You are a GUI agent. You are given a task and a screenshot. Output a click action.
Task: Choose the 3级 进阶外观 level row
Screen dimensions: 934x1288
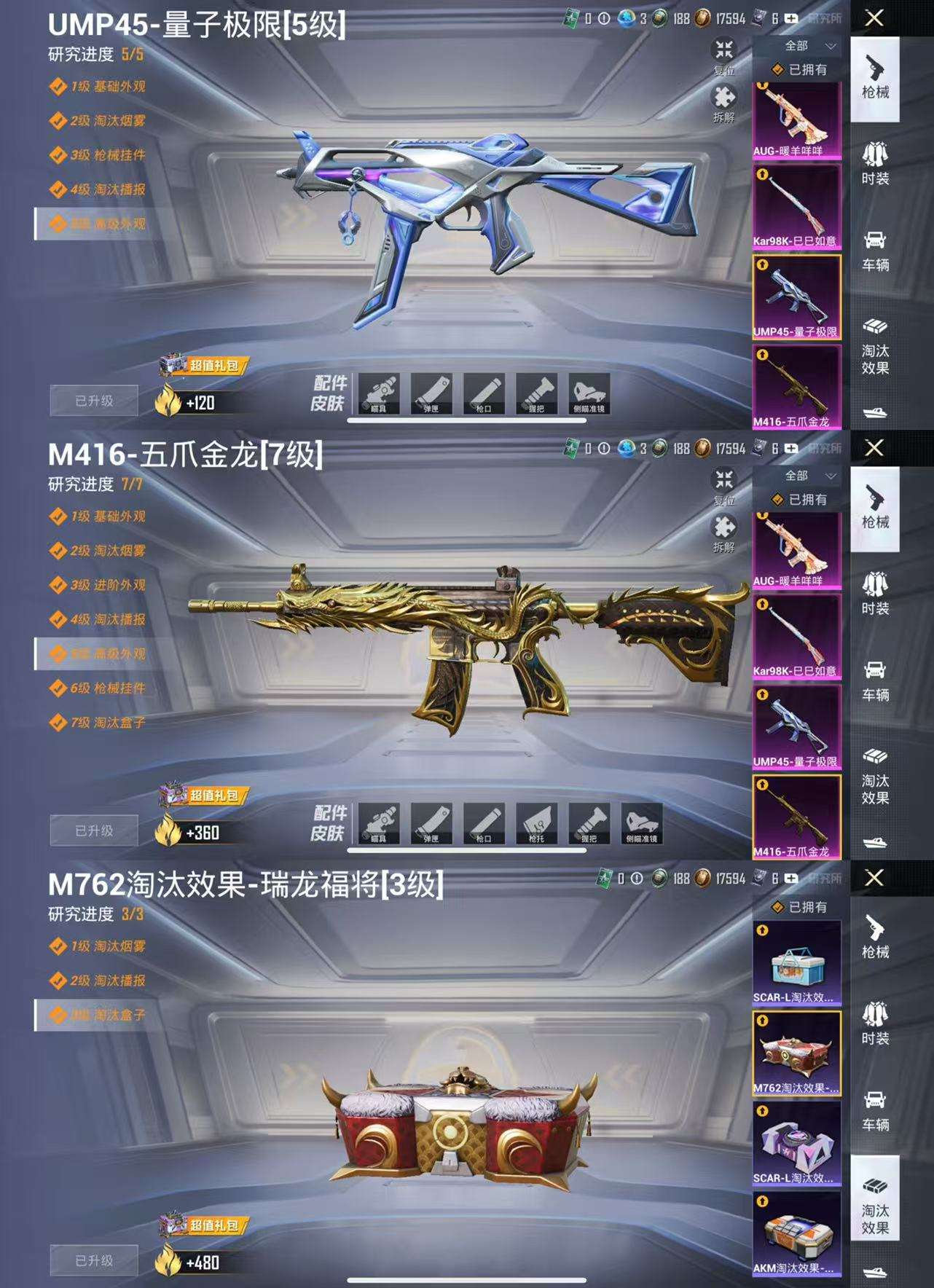(107, 585)
